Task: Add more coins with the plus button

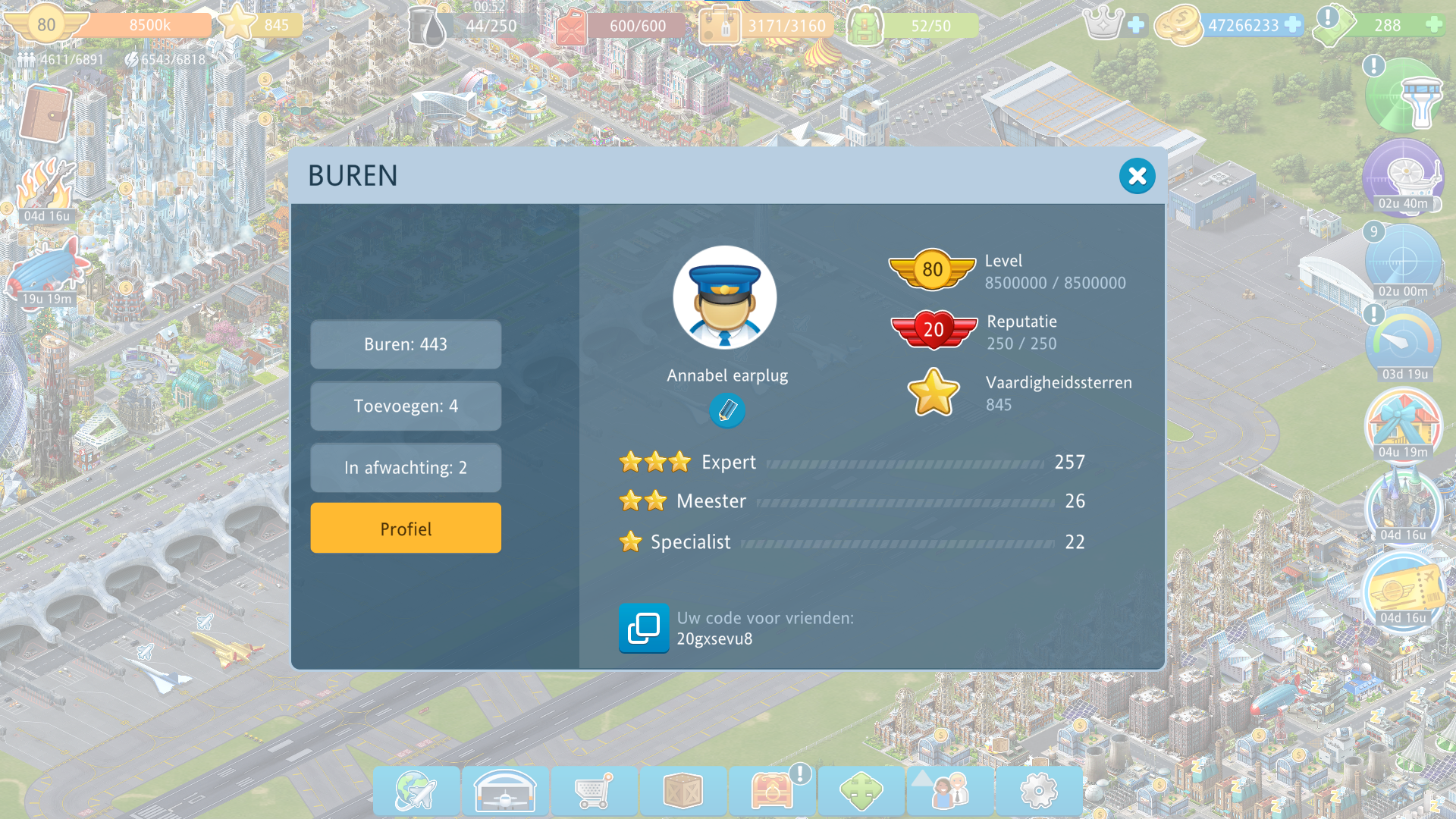Action: 1293,25
